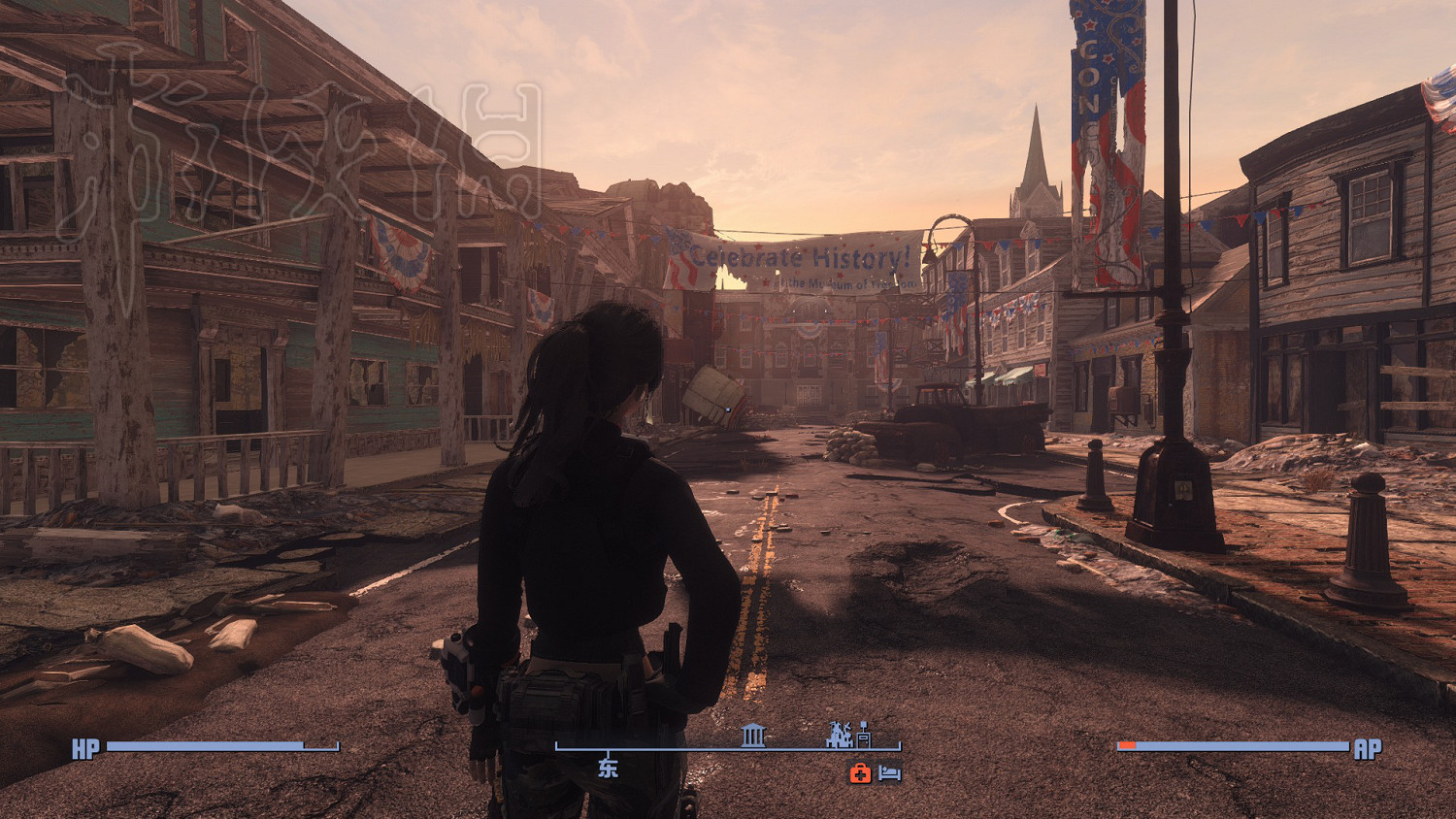Click the museum marker on the compass
This screenshot has height=819, width=1456.
click(x=753, y=735)
